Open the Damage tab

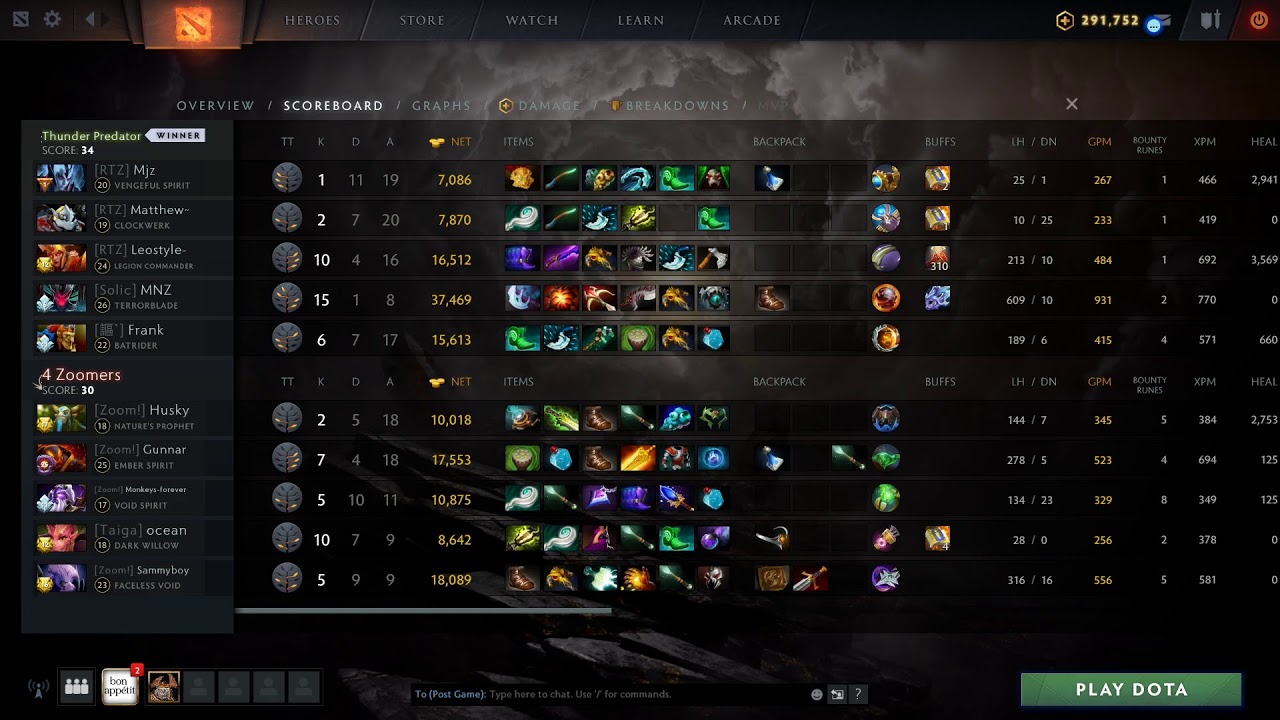click(548, 105)
